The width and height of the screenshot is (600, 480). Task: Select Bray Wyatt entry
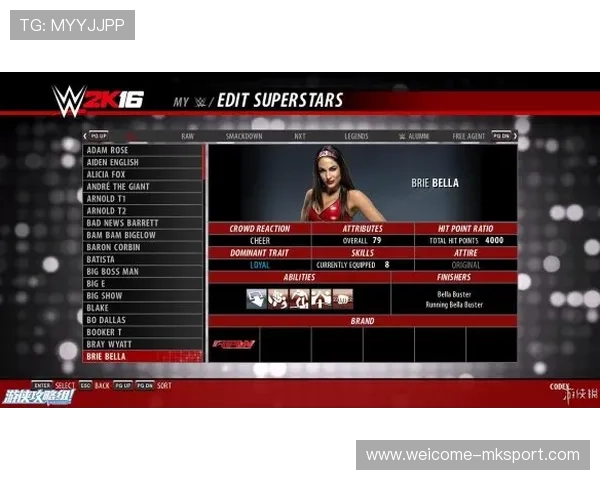pos(143,344)
